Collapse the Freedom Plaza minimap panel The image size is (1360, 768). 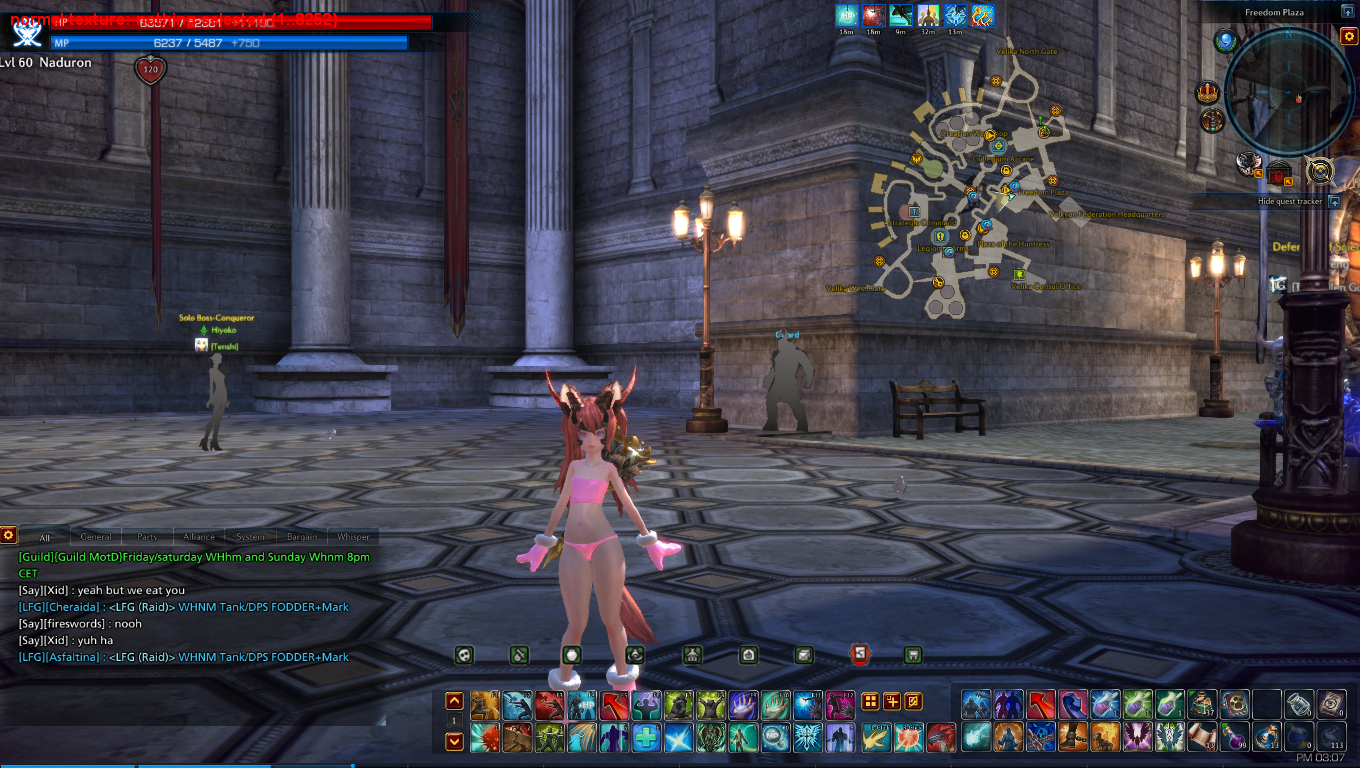coord(1348,12)
